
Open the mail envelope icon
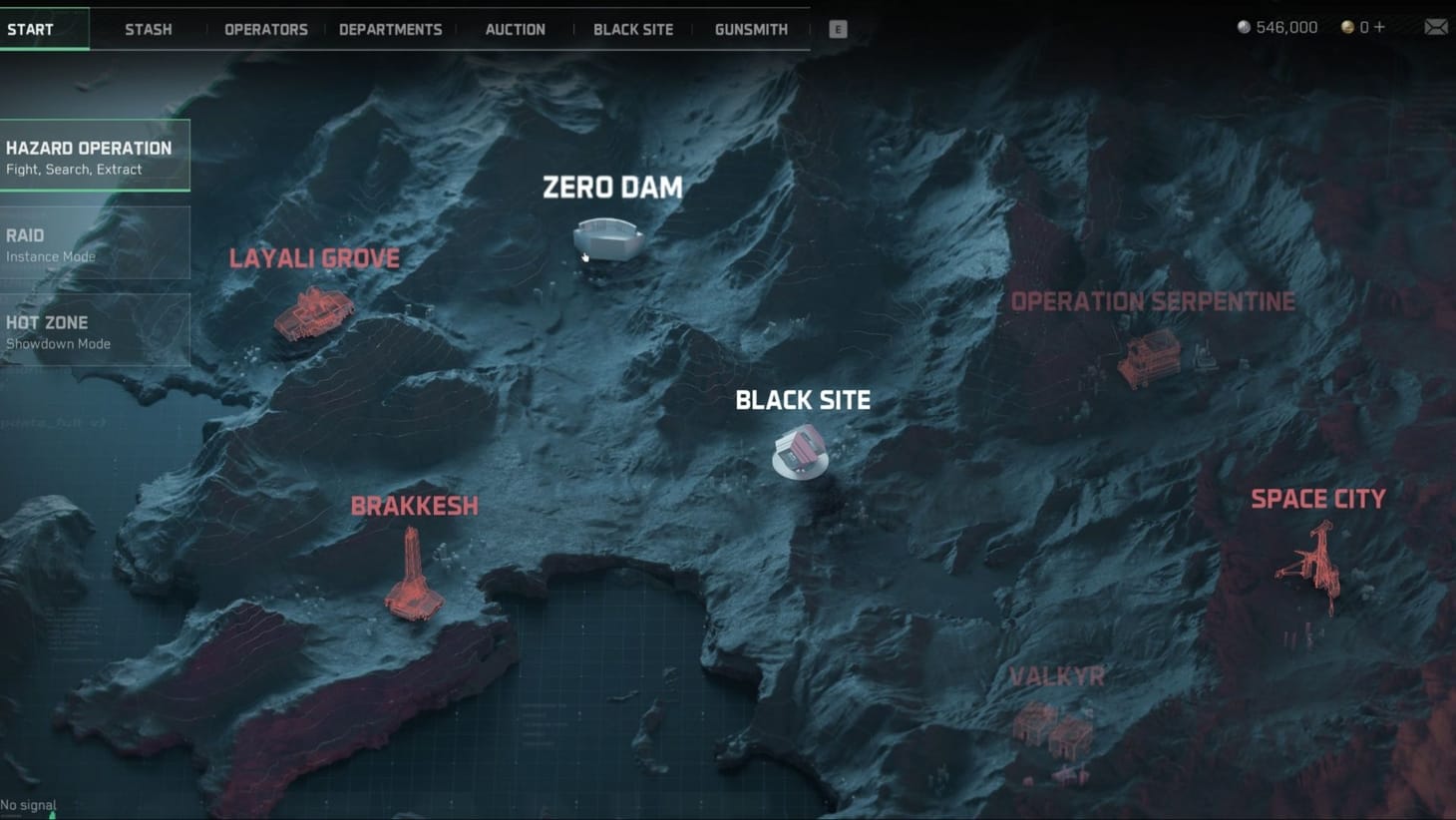tap(1436, 27)
